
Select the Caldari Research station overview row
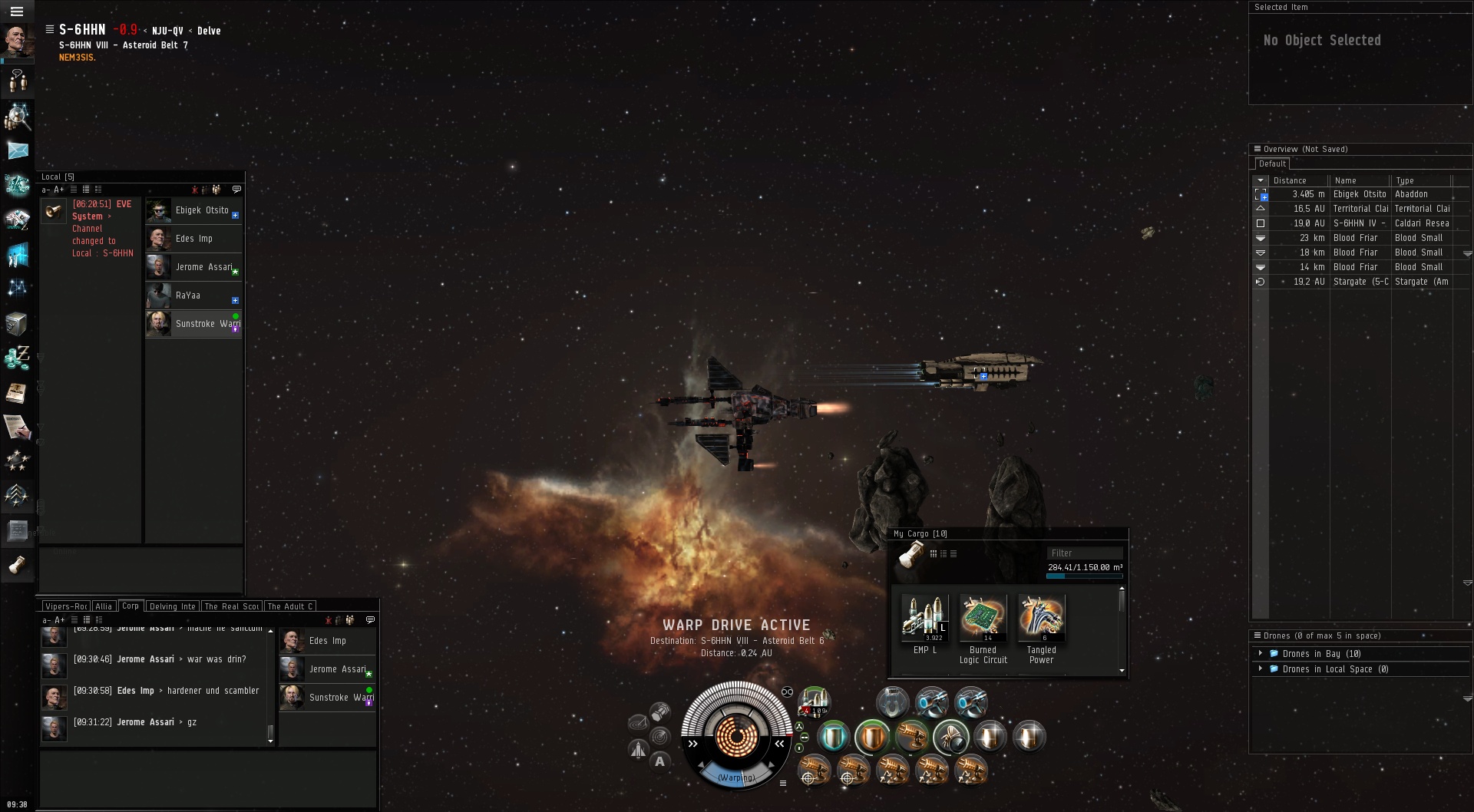pos(1359,223)
